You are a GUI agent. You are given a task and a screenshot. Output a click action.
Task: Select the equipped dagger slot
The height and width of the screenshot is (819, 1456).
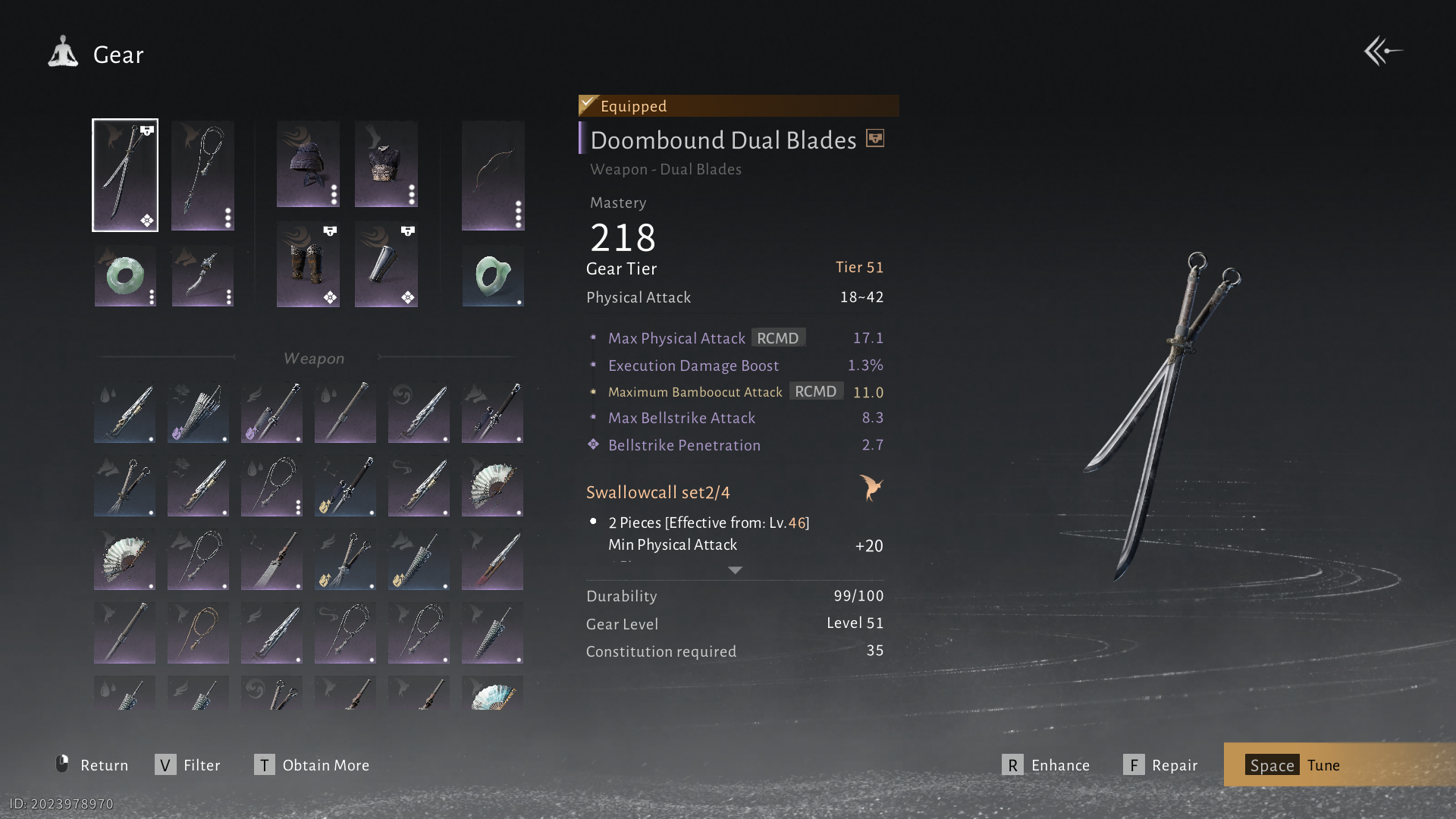point(202,276)
